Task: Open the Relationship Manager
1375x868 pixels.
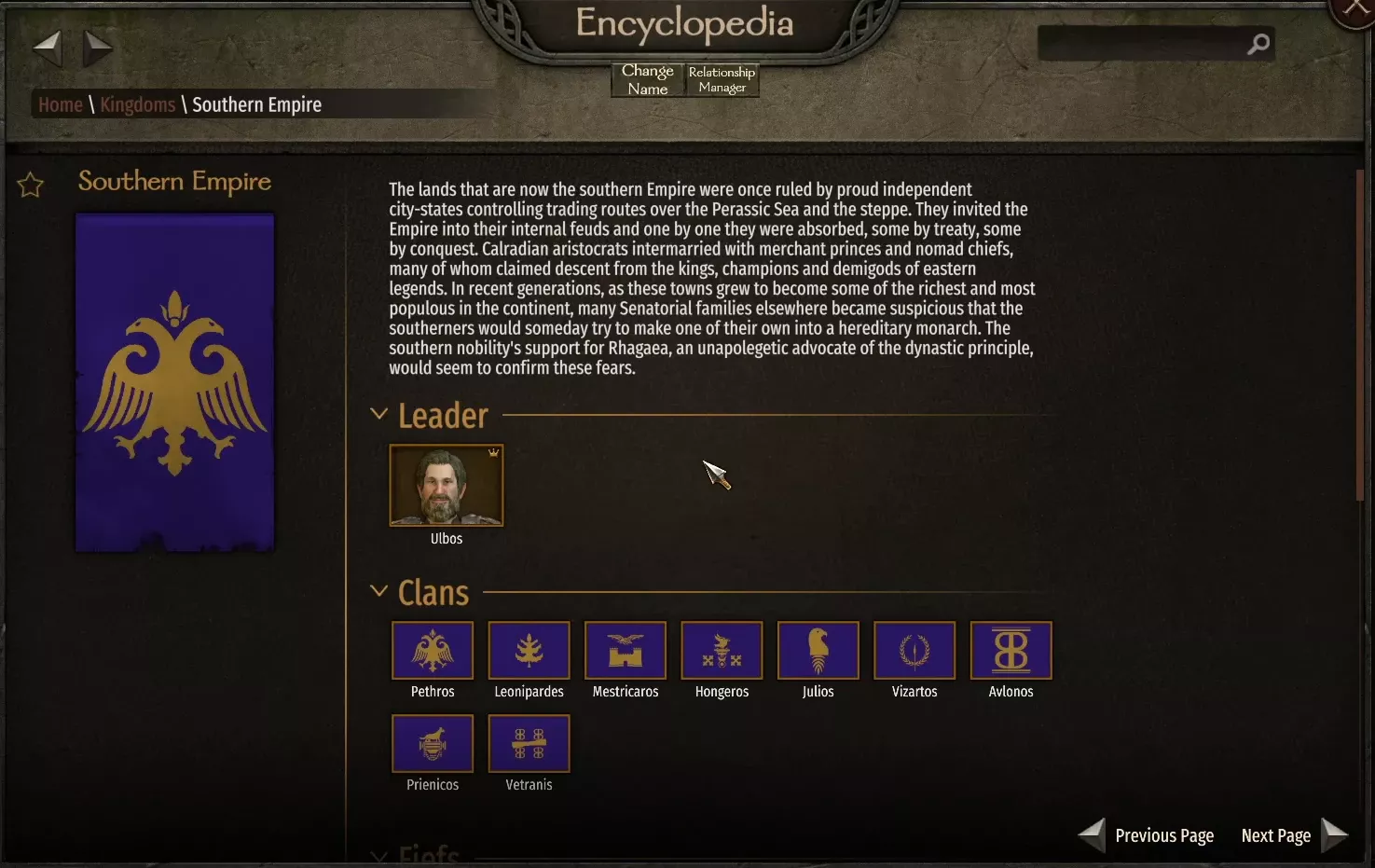Action: point(722,79)
